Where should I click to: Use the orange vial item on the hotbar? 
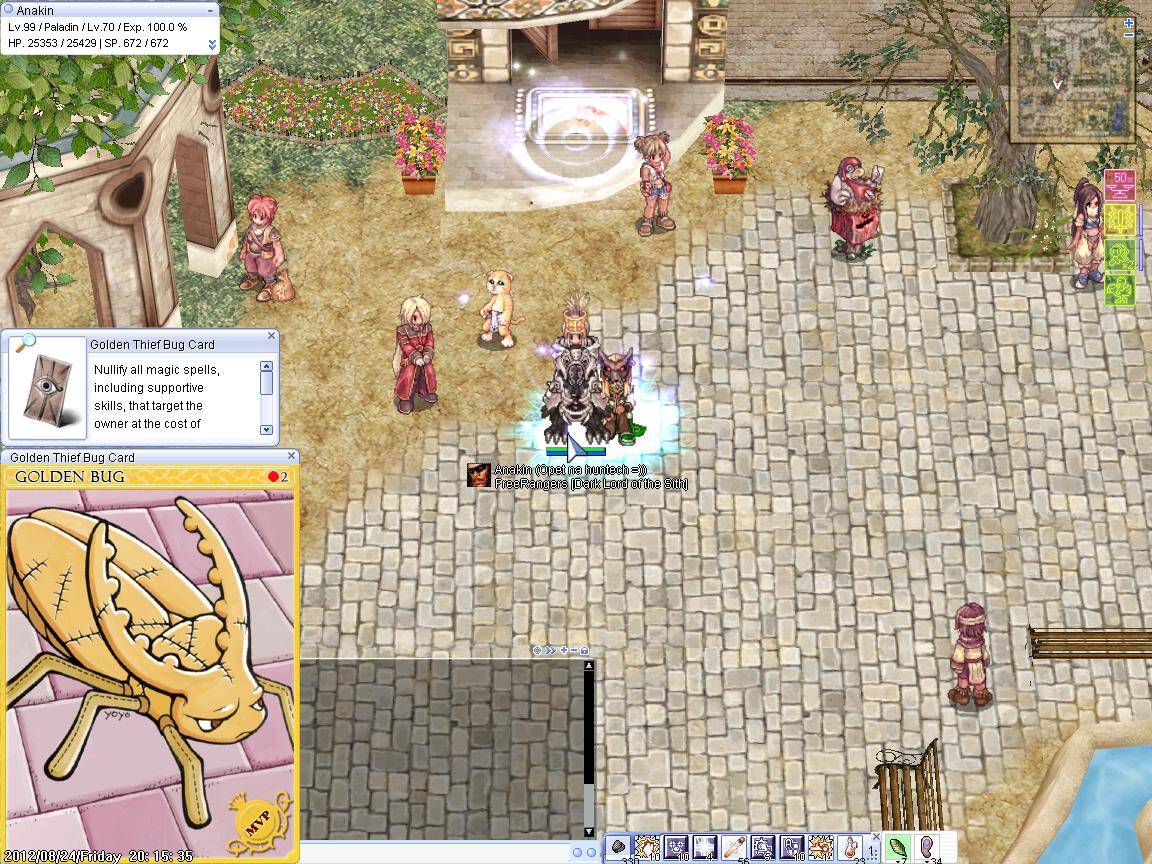(x=735, y=846)
